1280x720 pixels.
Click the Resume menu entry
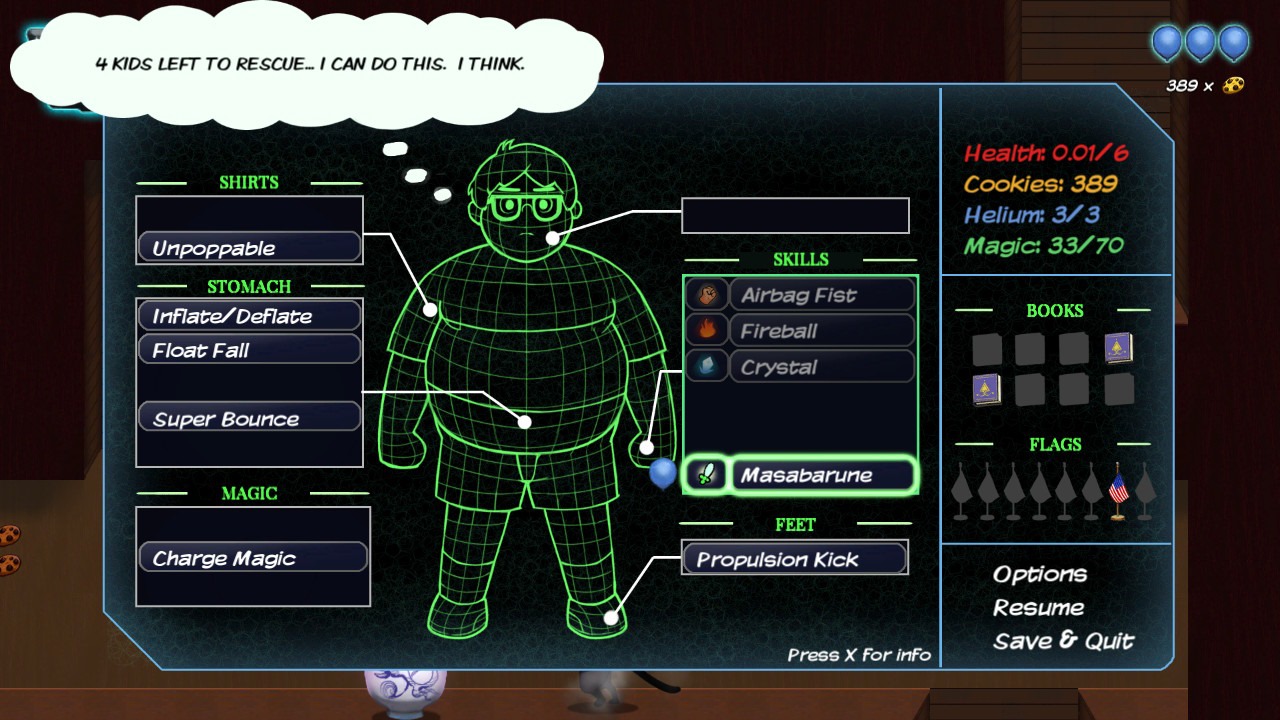click(1040, 607)
